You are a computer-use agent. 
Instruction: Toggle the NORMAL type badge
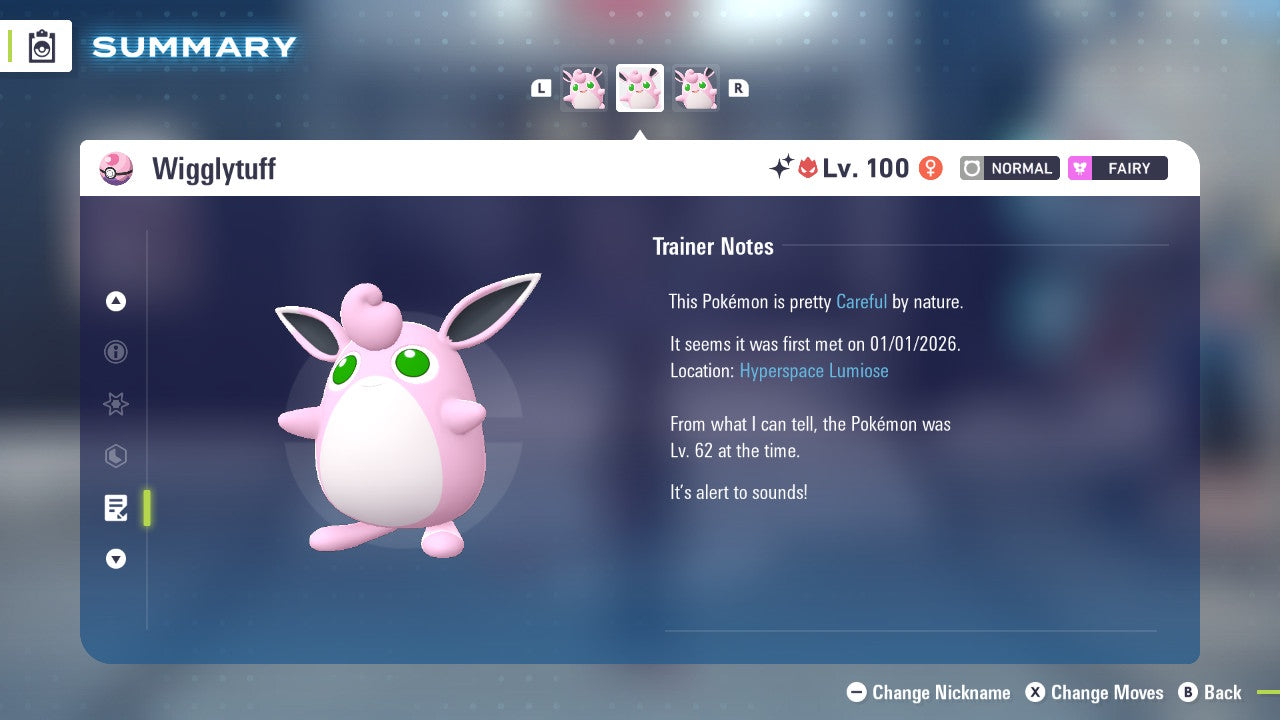coord(1009,168)
